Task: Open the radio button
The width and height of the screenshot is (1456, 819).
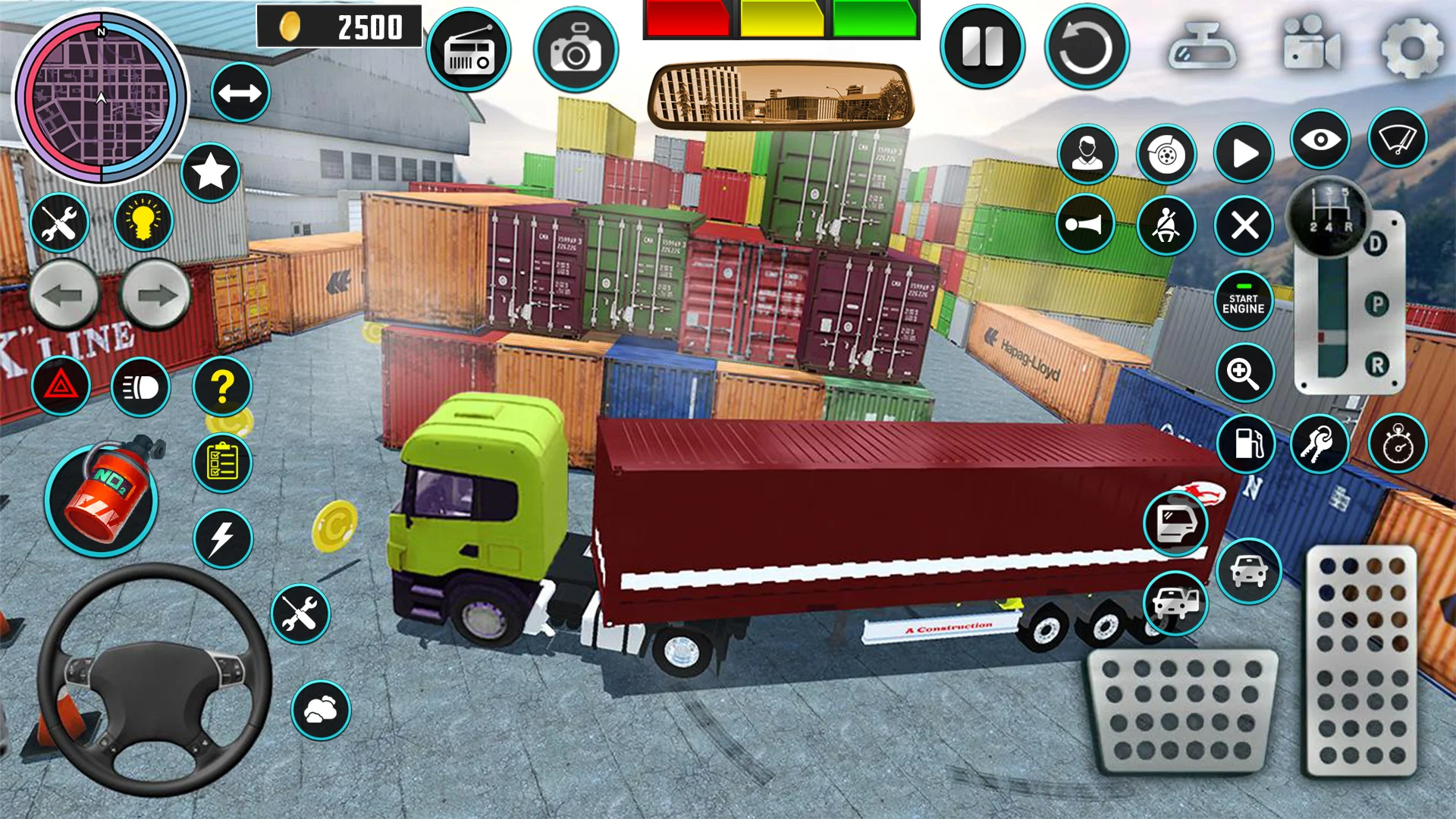Action: tap(469, 51)
